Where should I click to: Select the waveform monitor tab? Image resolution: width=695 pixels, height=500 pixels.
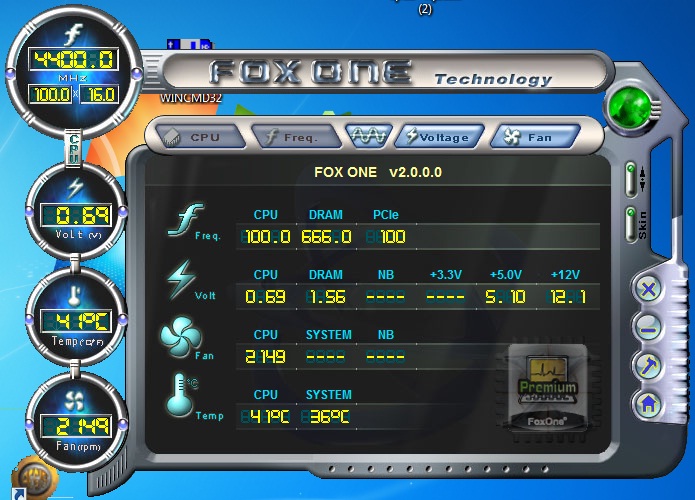pyautogui.click(x=367, y=135)
